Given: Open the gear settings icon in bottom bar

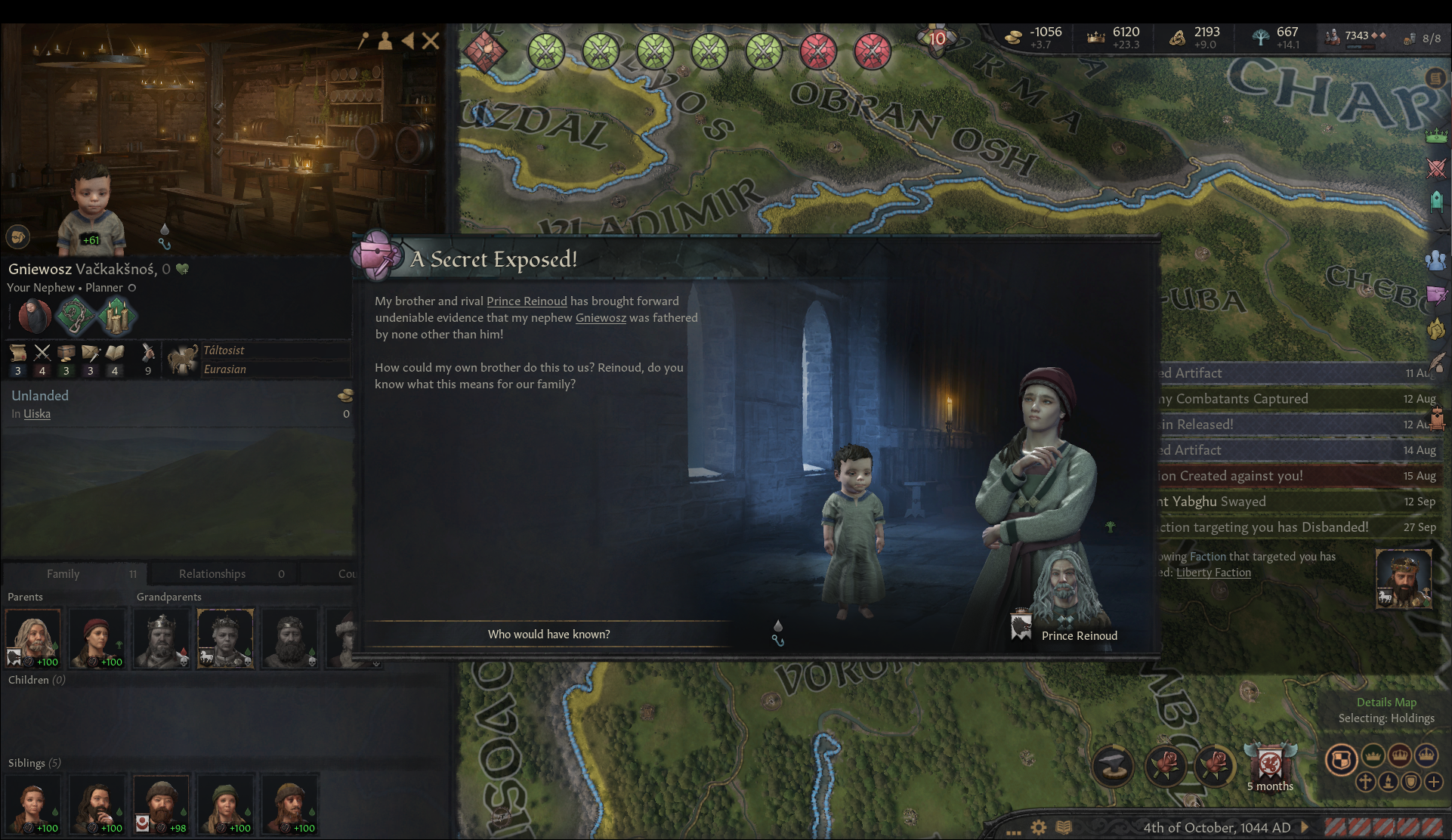Looking at the screenshot, I should click(x=1039, y=827).
